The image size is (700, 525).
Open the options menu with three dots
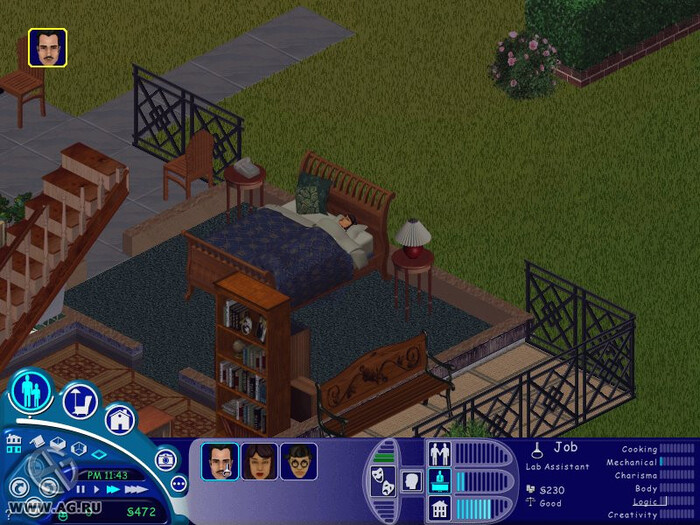point(179,484)
